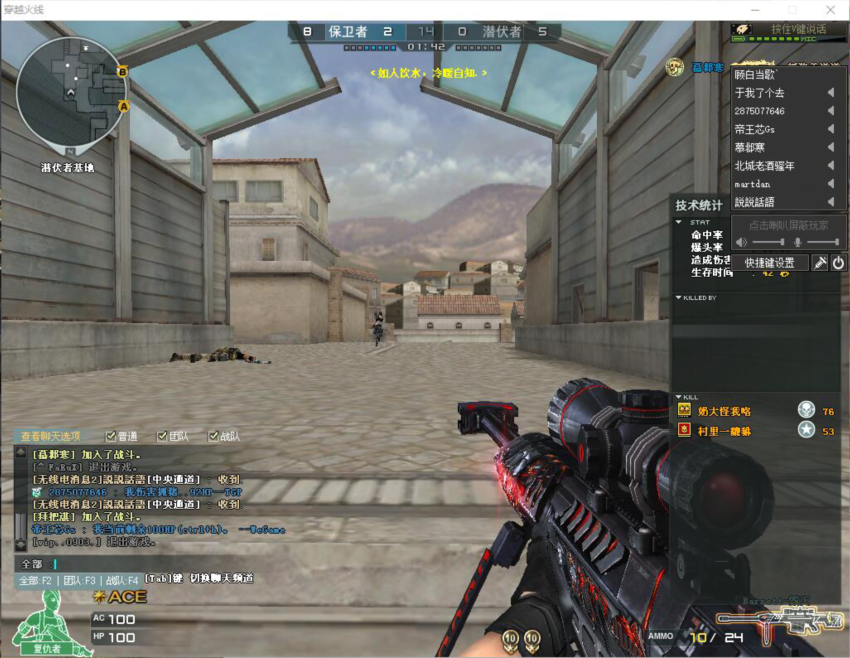Collapse the KILL section arrow
This screenshot has height=658, width=850.
click(679, 397)
